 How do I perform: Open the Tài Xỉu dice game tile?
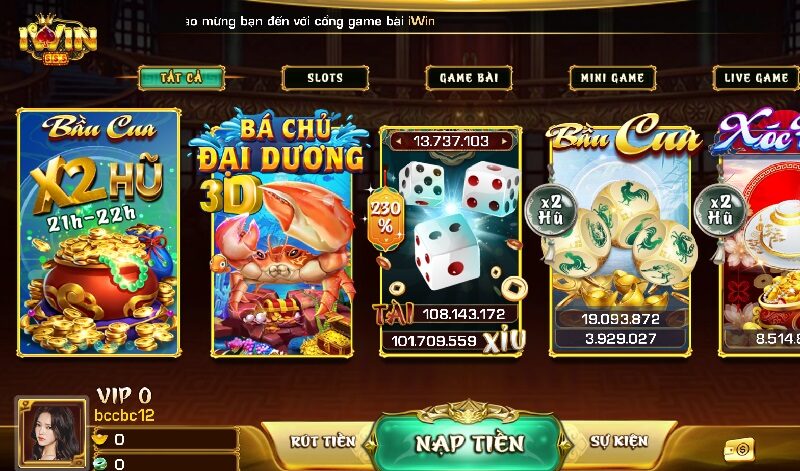tap(450, 240)
